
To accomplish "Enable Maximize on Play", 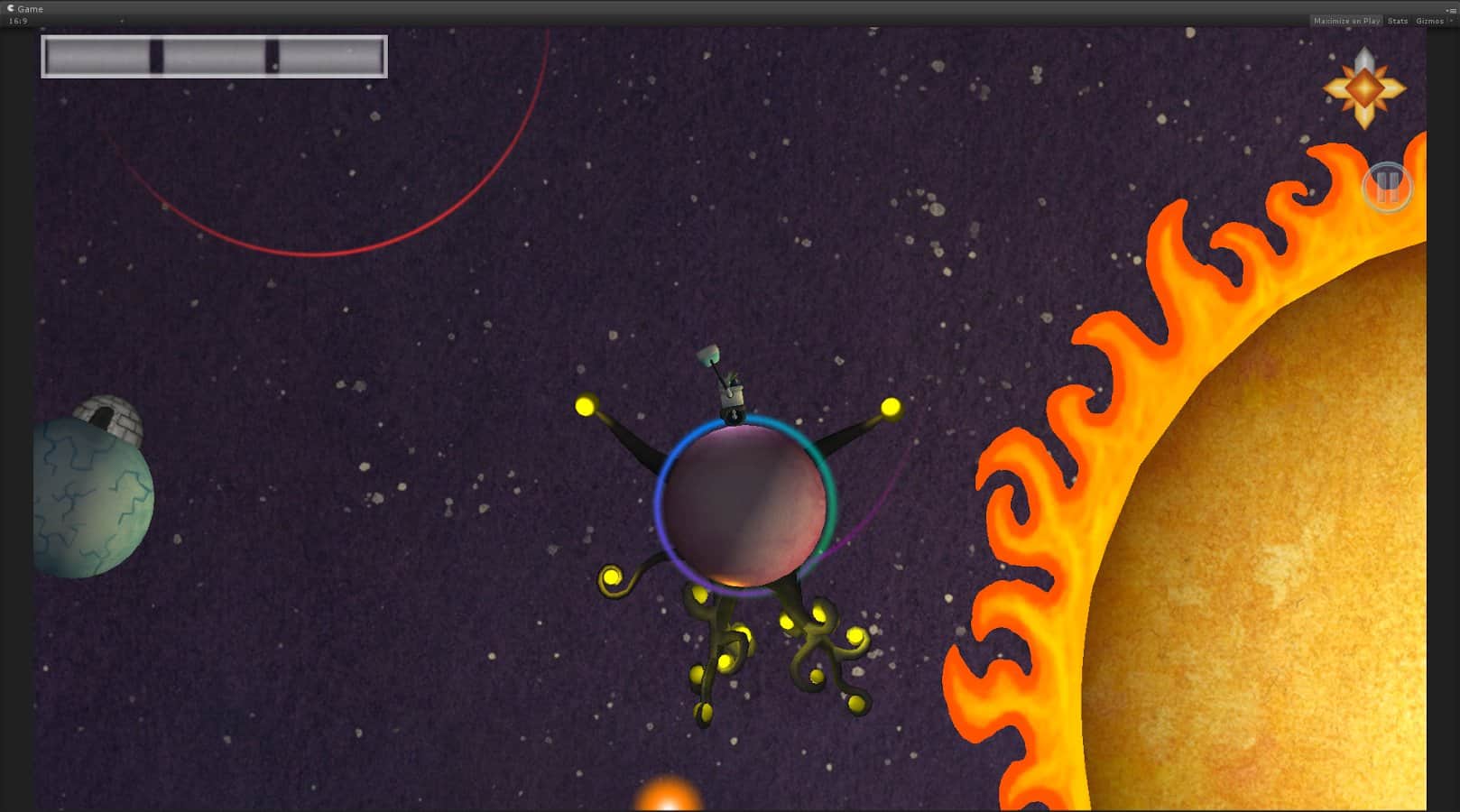I will click(1346, 20).
